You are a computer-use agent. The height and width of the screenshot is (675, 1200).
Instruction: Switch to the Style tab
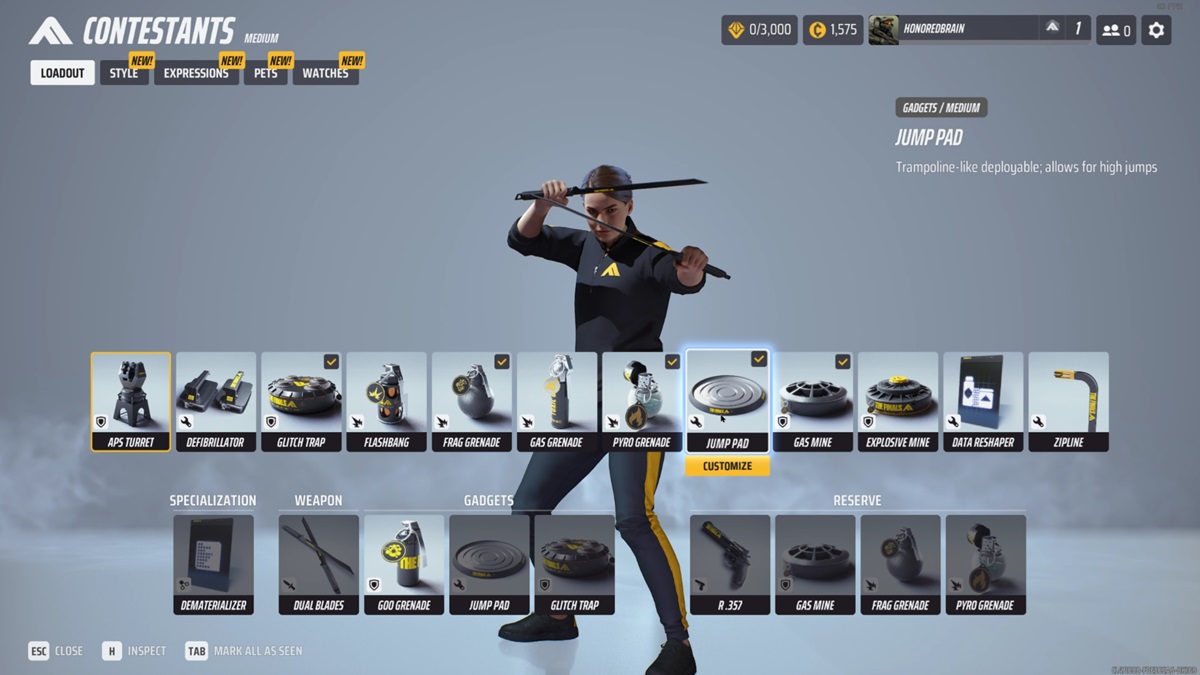pos(124,73)
